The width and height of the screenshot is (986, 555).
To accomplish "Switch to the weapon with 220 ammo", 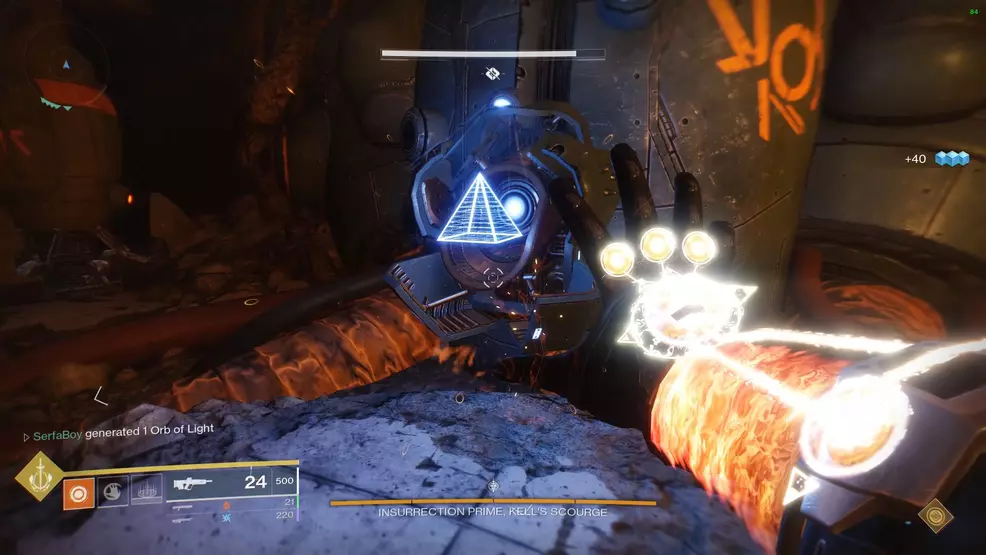I will coord(232,516).
